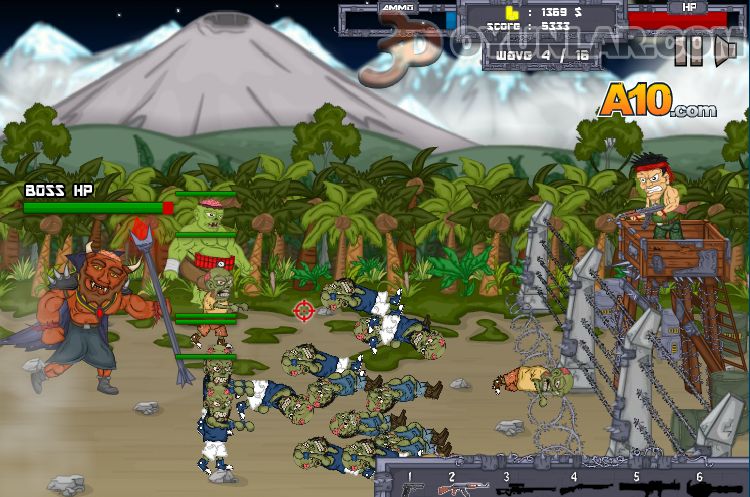
Task: Open the A10.com sponsor link
Action: coord(658,101)
